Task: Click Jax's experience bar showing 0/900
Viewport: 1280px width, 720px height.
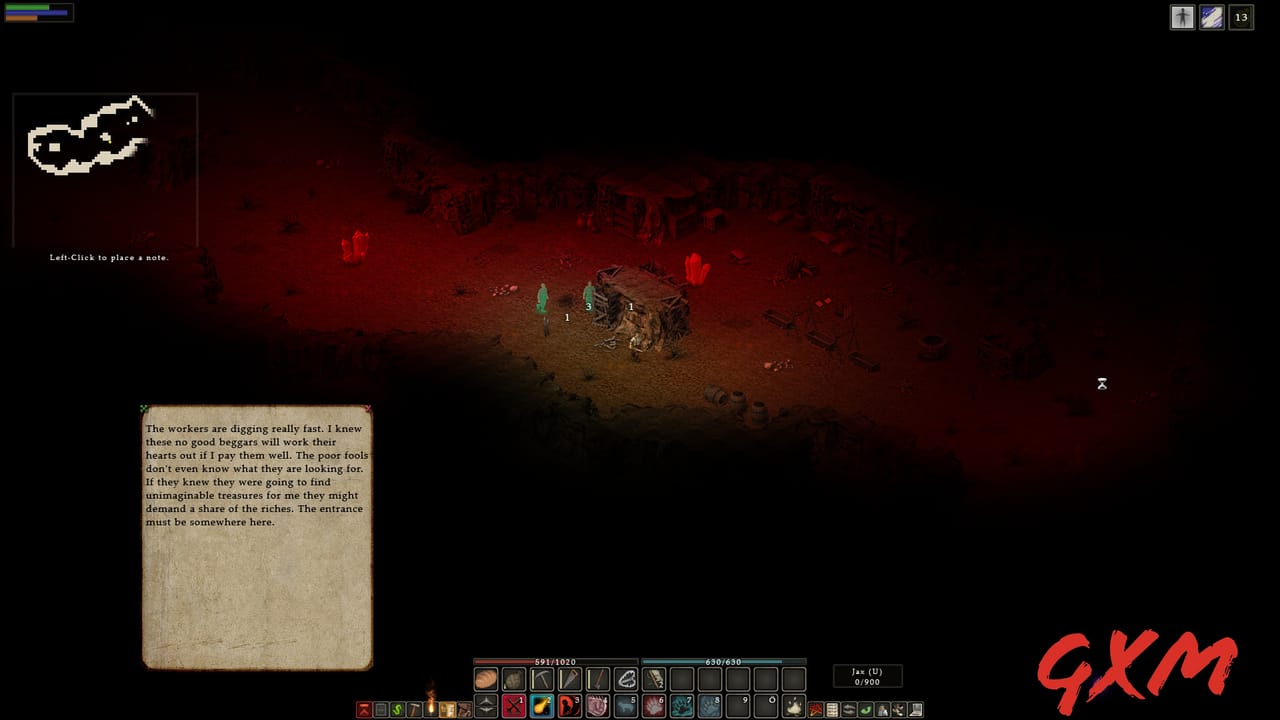Action: pos(866,676)
